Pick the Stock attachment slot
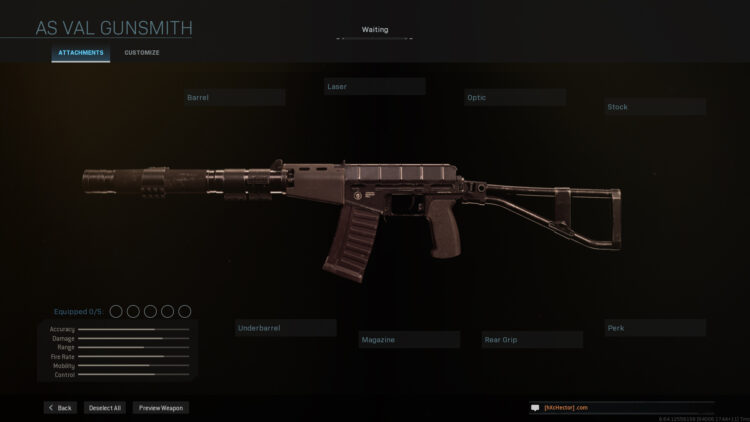This screenshot has height=422, width=750. (x=655, y=107)
